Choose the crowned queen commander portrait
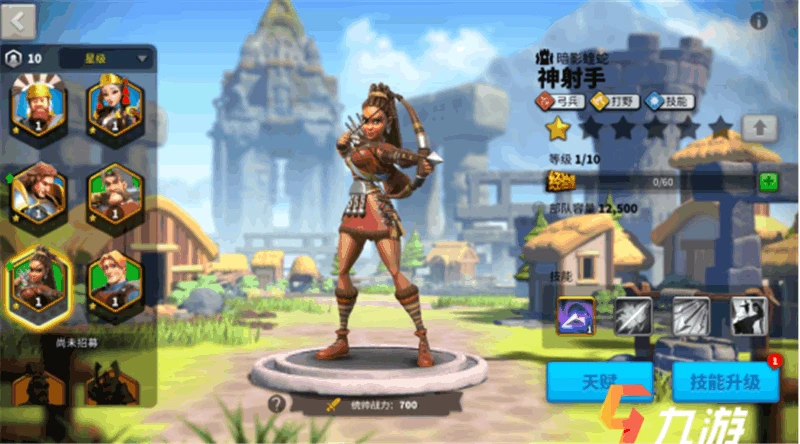The height and width of the screenshot is (444, 800). pos(114,104)
